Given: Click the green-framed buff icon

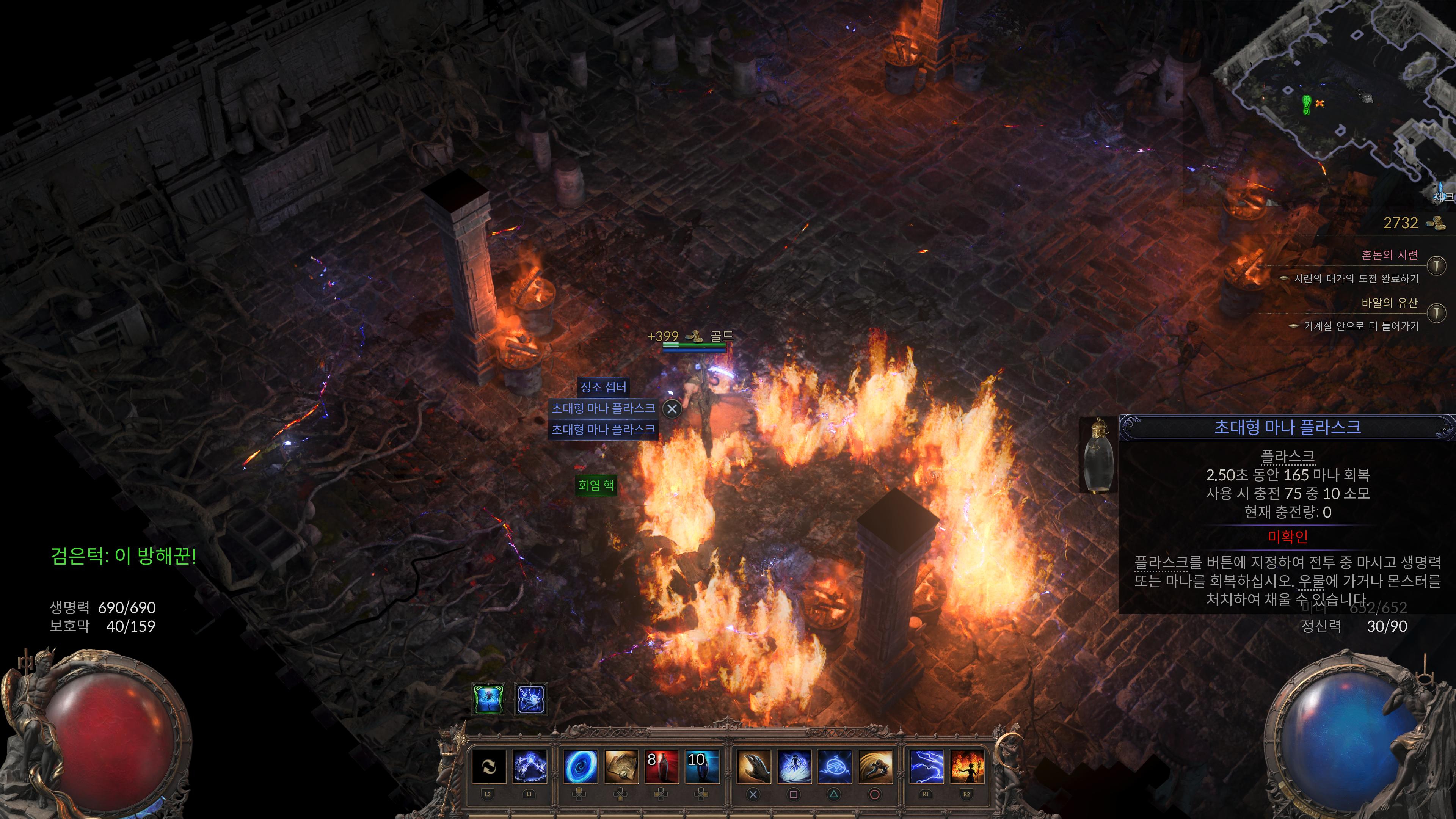Looking at the screenshot, I should point(488,699).
